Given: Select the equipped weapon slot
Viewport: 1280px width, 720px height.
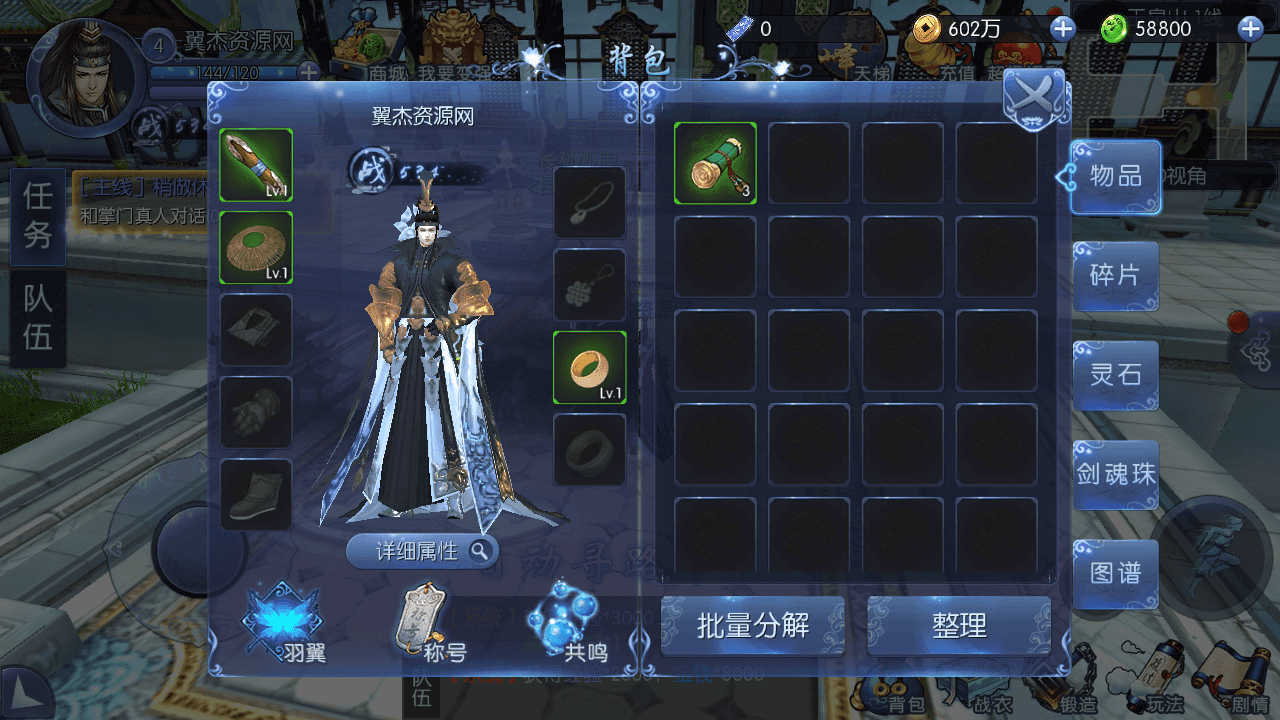Looking at the screenshot, I should click(256, 165).
